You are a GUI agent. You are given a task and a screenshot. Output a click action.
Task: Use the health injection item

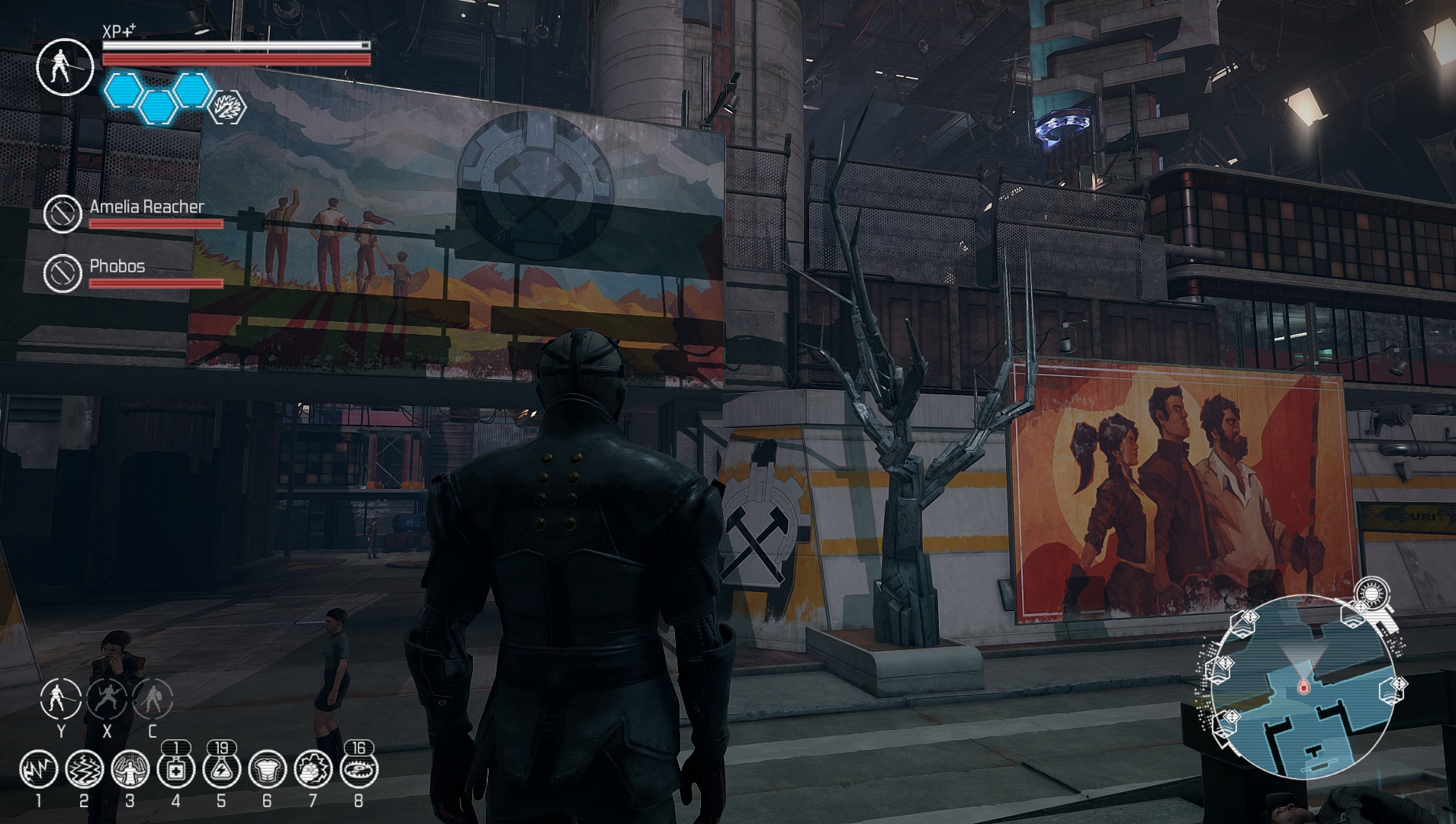[175, 770]
